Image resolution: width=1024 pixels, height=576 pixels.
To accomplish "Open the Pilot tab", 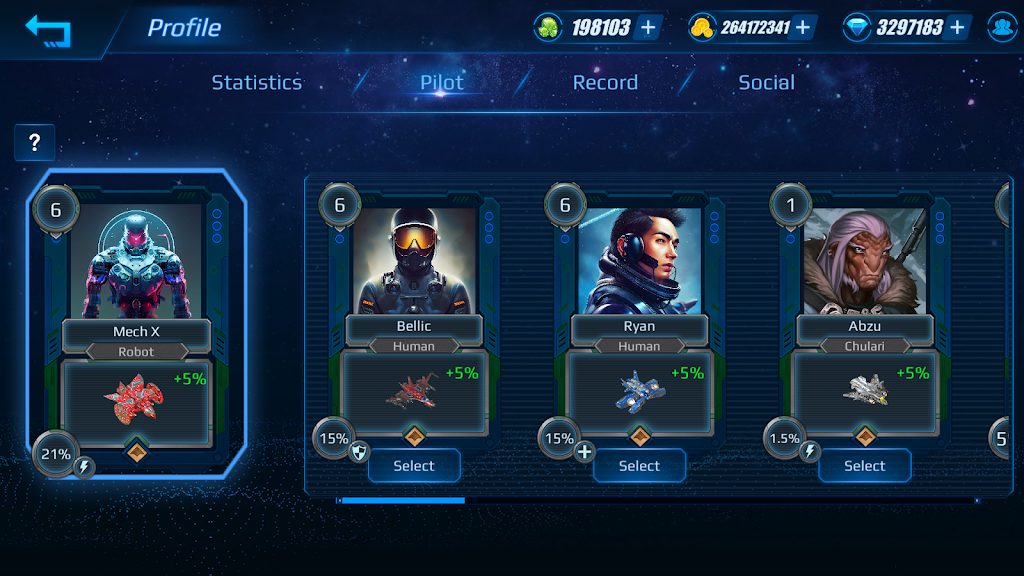I will coord(442,83).
